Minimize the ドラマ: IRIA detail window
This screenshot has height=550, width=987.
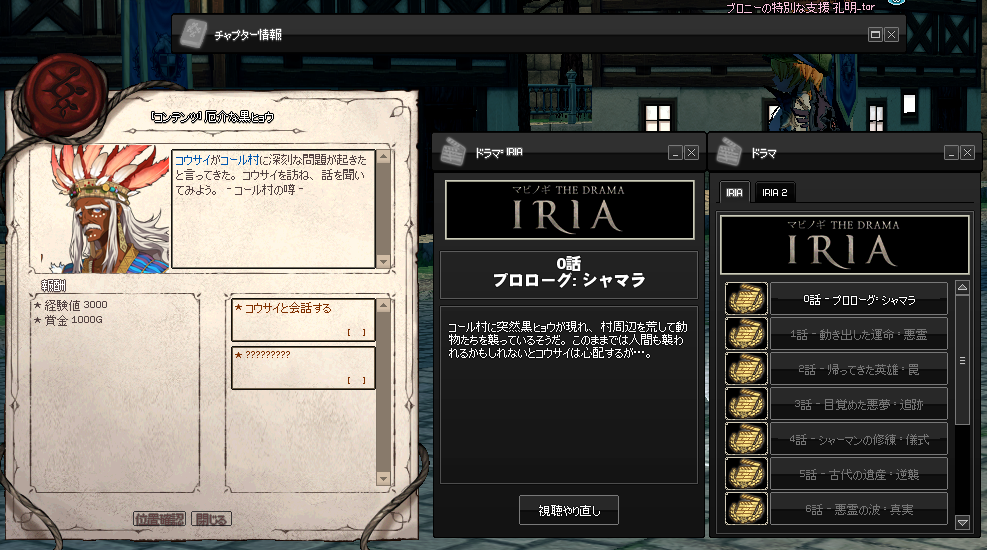[676, 153]
